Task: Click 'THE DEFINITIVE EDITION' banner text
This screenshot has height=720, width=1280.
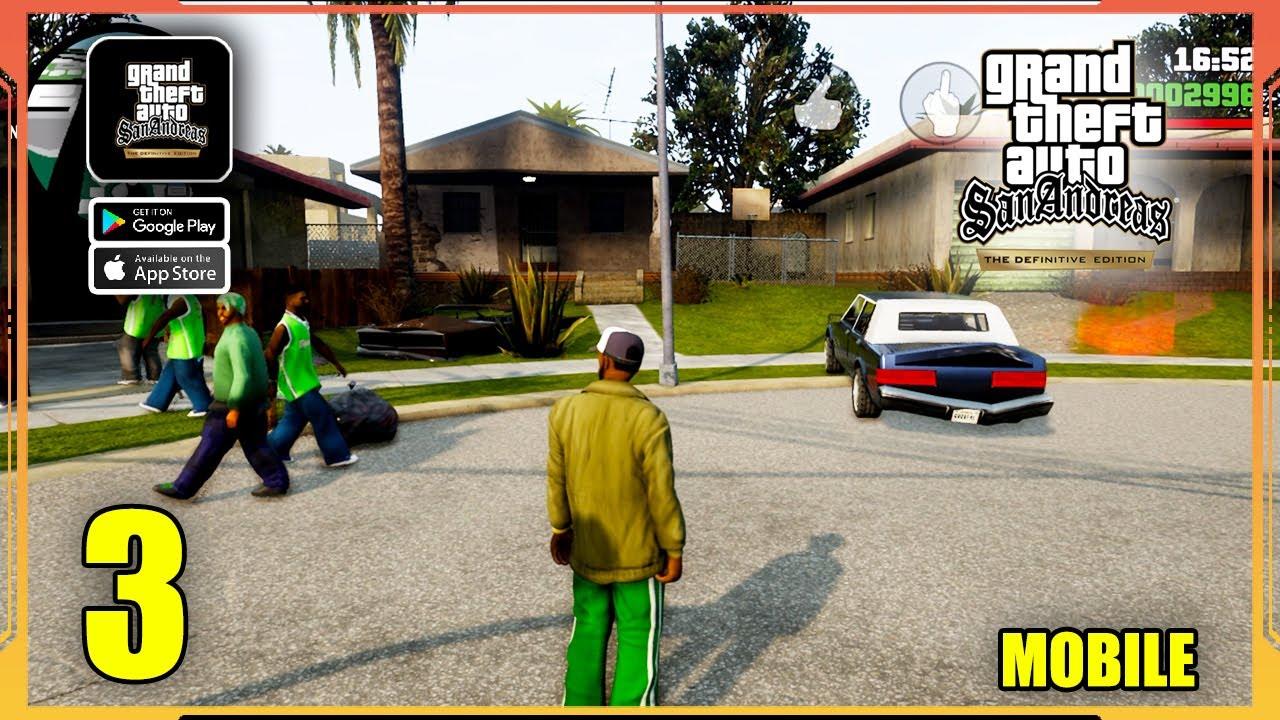Action: [x=1065, y=257]
